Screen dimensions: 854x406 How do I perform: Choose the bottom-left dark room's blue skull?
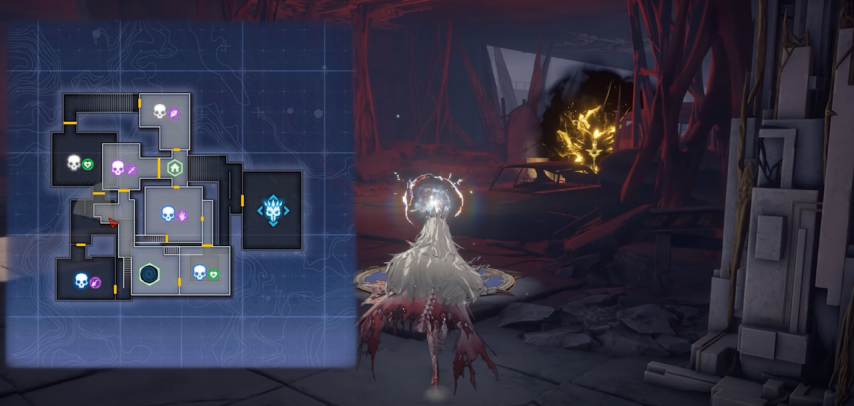(x=82, y=281)
